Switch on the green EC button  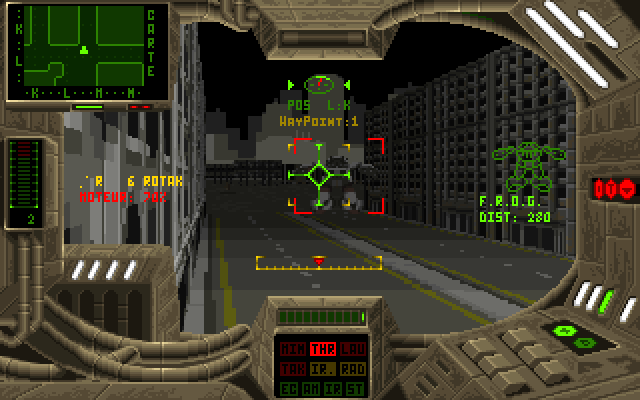287,387
